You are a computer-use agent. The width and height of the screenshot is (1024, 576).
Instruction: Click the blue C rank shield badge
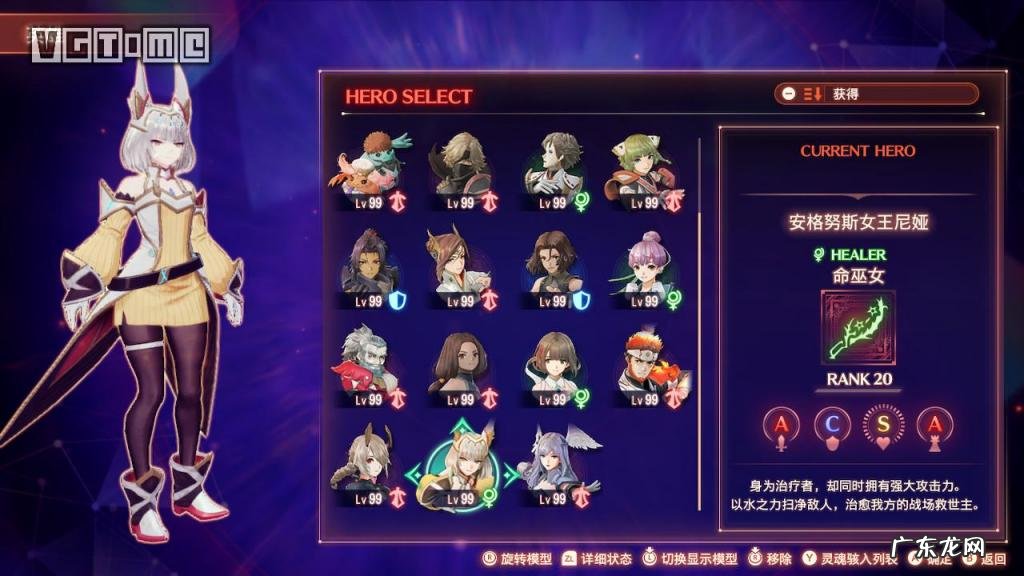pos(832,426)
